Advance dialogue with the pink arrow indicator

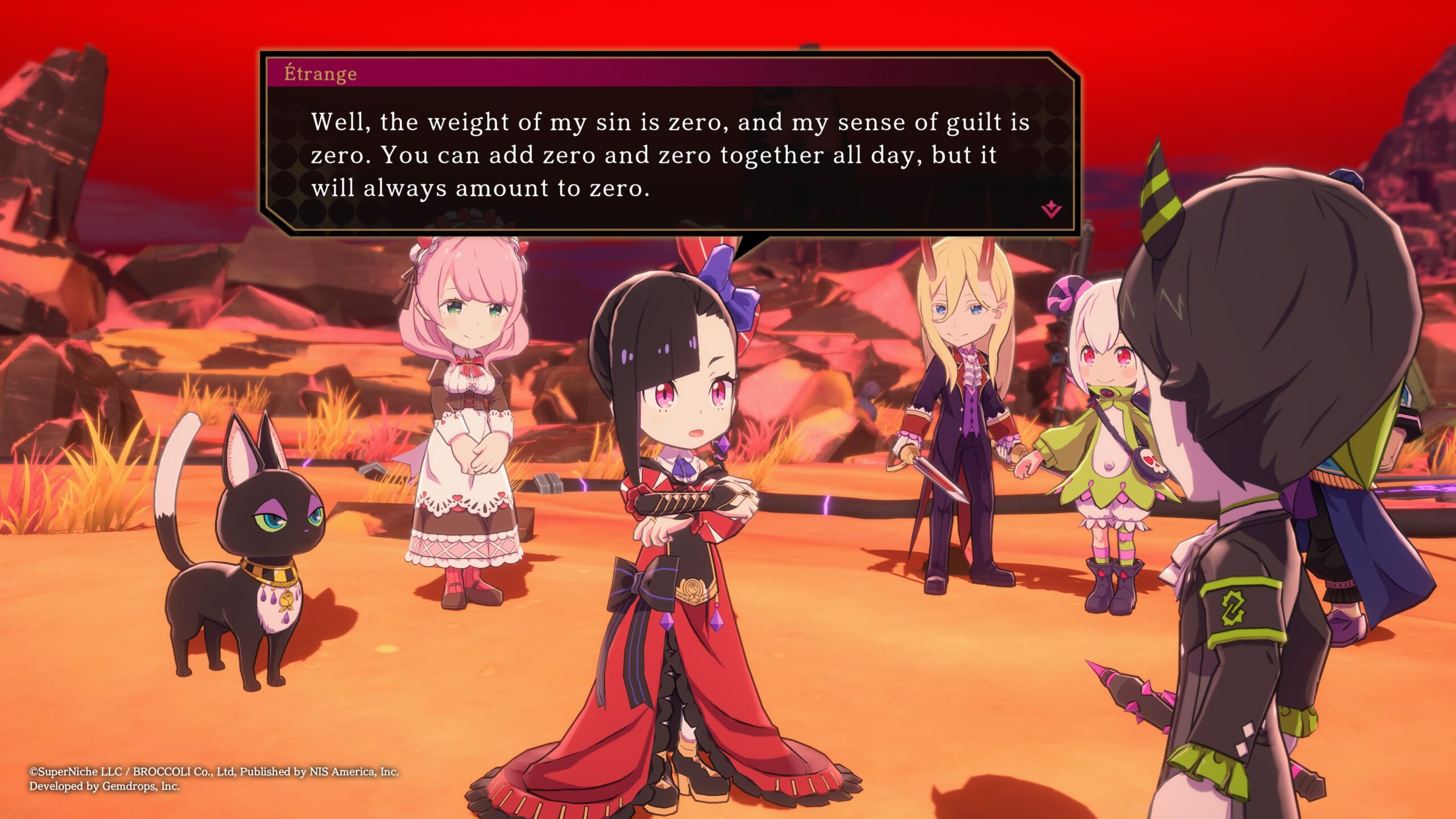[1051, 210]
